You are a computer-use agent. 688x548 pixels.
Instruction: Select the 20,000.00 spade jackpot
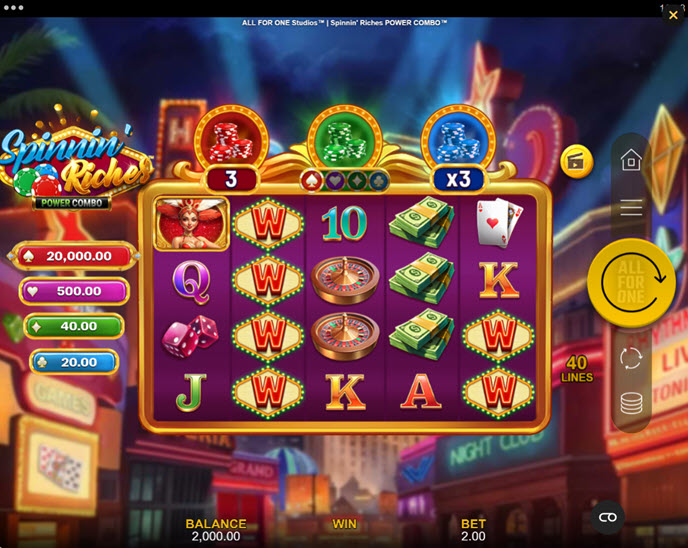74,256
